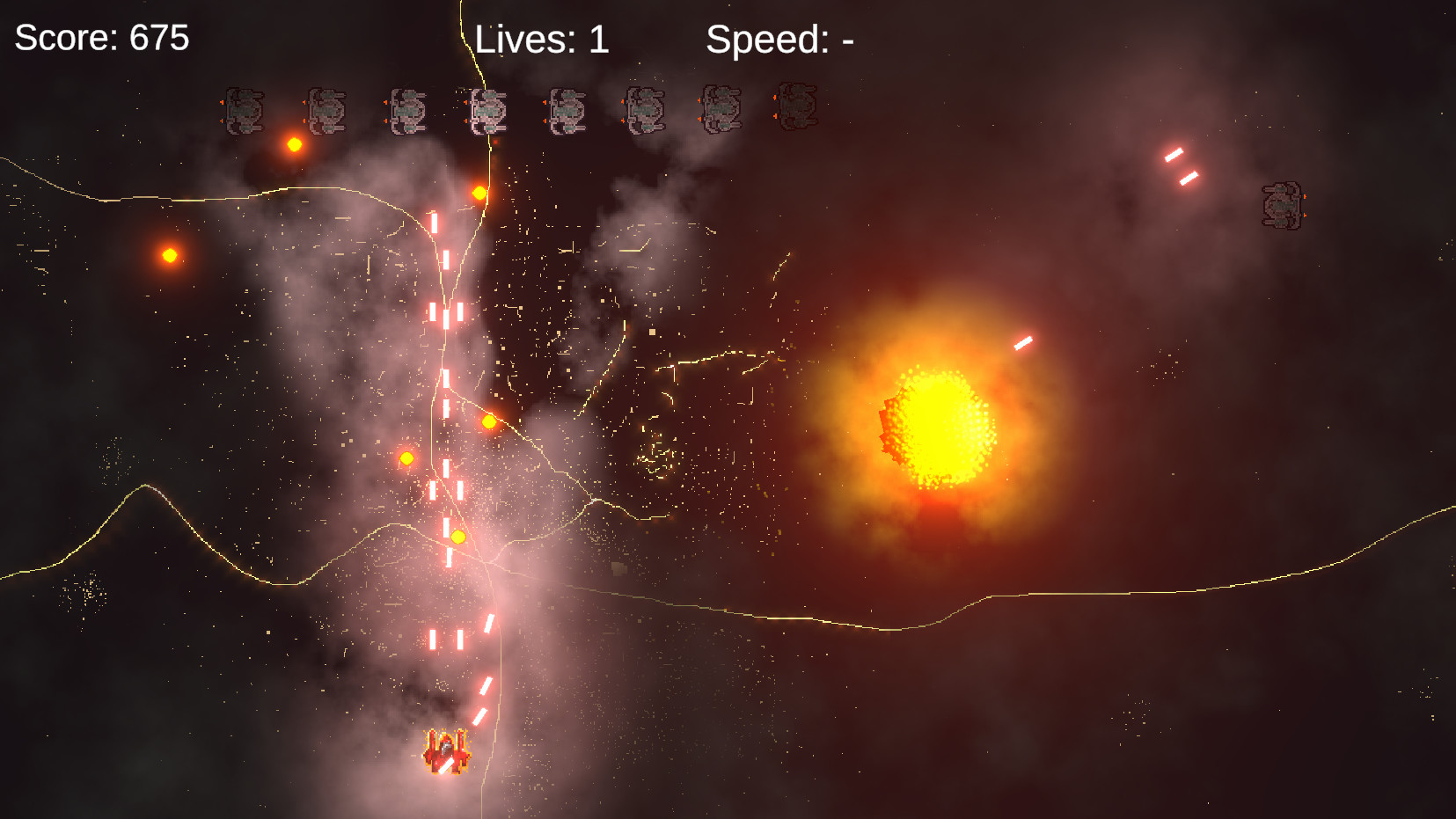Select the orange glowing orb on the left
Image resolution: width=1456 pixels, height=819 pixels.
[169, 255]
